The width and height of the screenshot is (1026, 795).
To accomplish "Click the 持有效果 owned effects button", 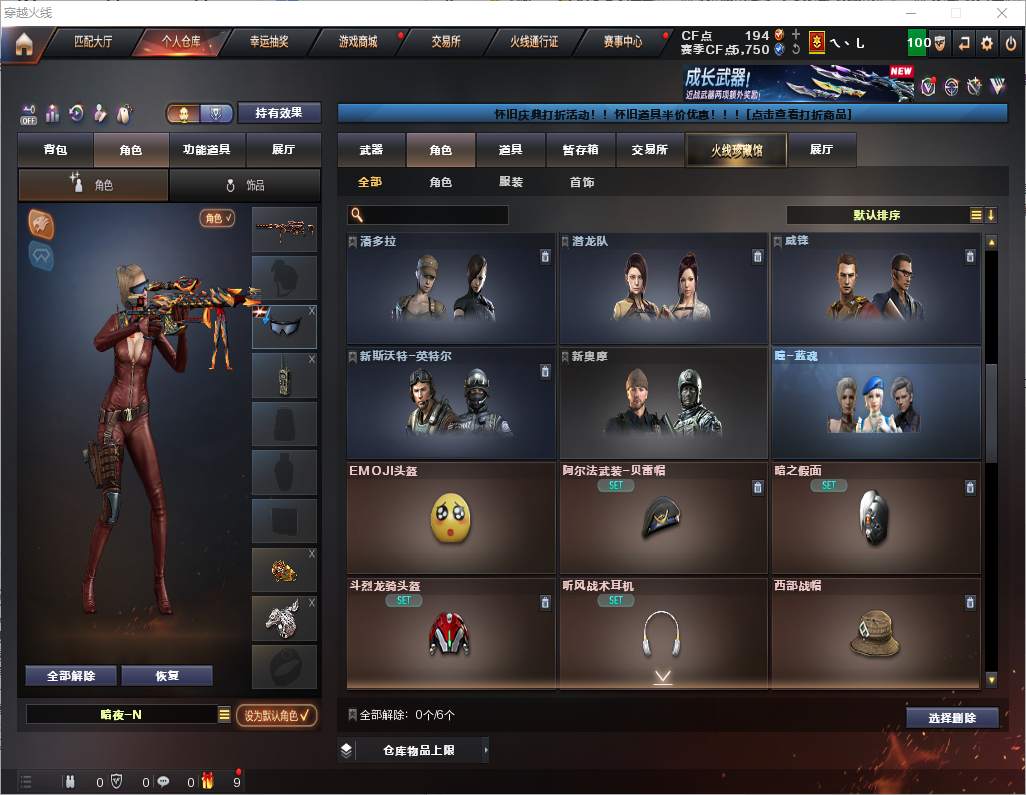I will click(x=279, y=113).
